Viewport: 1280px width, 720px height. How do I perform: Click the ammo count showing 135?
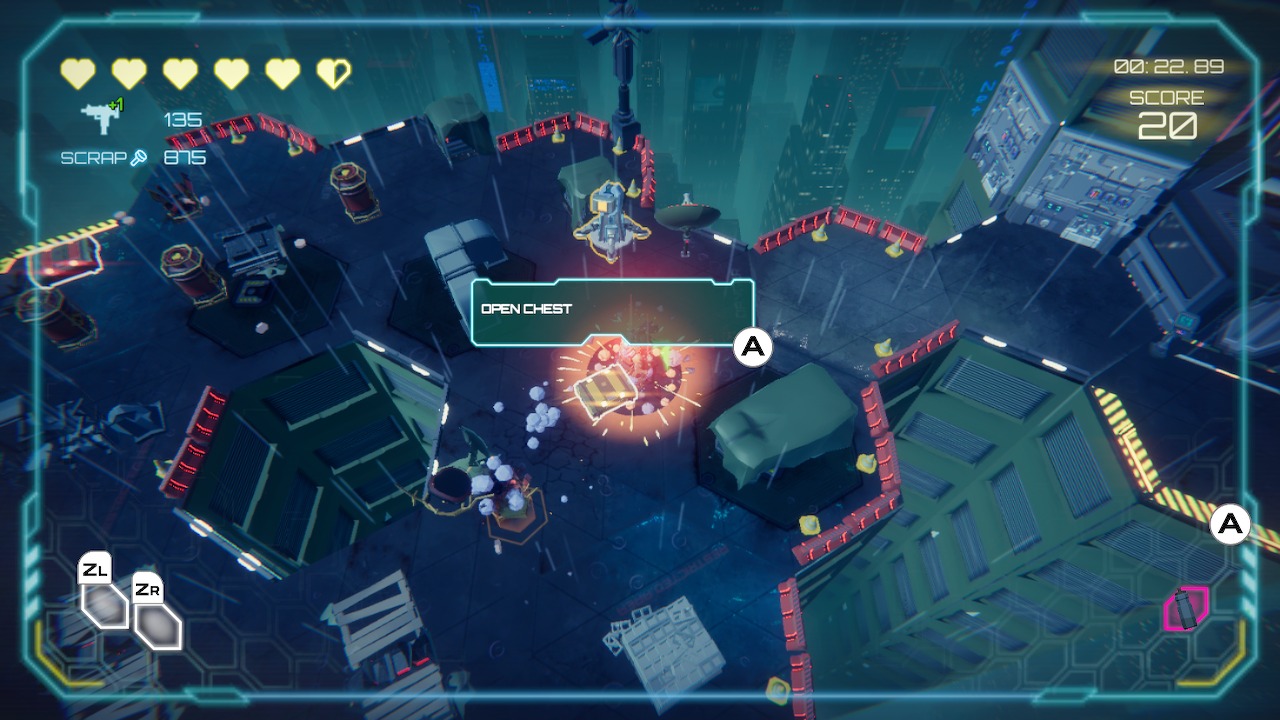pyautogui.click(x=183, y=118)
